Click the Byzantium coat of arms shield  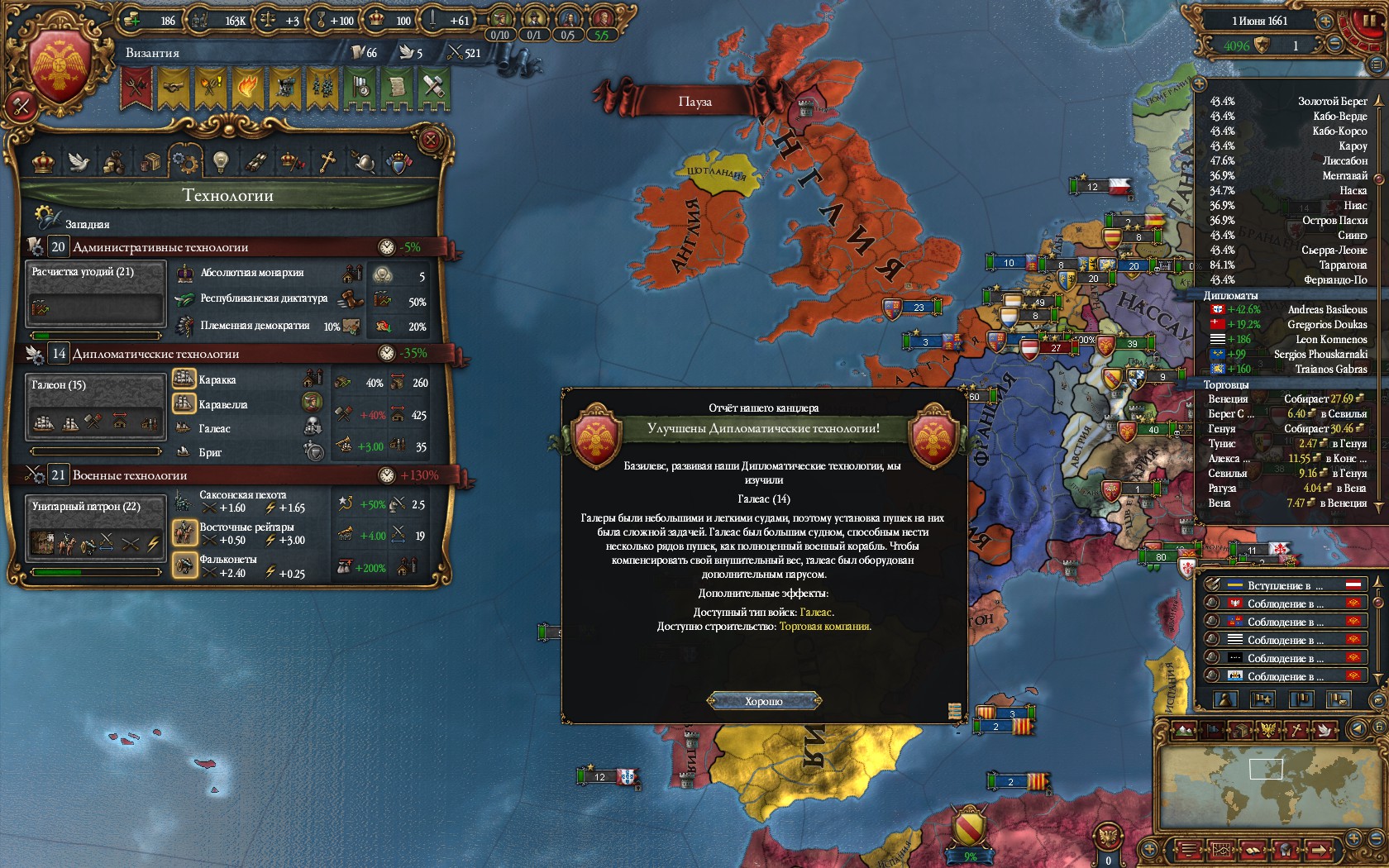(60, 64)
